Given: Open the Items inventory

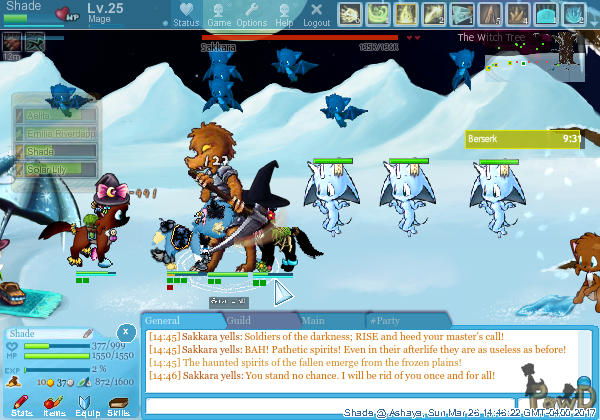Looking at the screenshot, I should coord(54,404).
